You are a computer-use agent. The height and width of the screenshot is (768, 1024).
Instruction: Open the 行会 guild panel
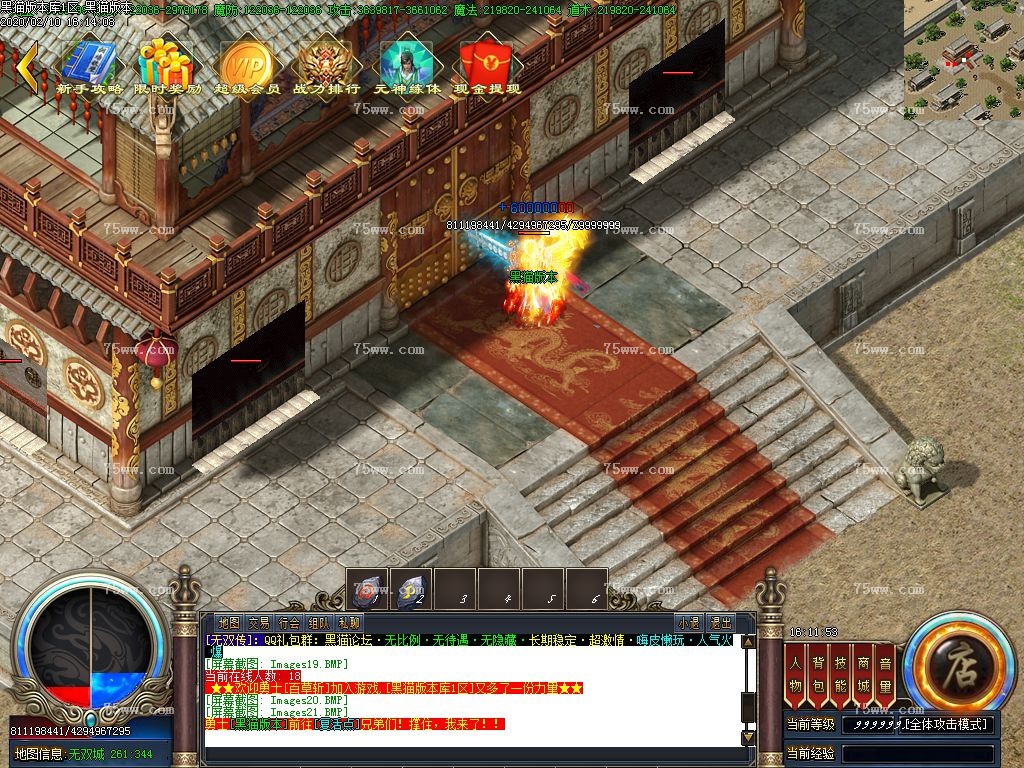point(289,623)
